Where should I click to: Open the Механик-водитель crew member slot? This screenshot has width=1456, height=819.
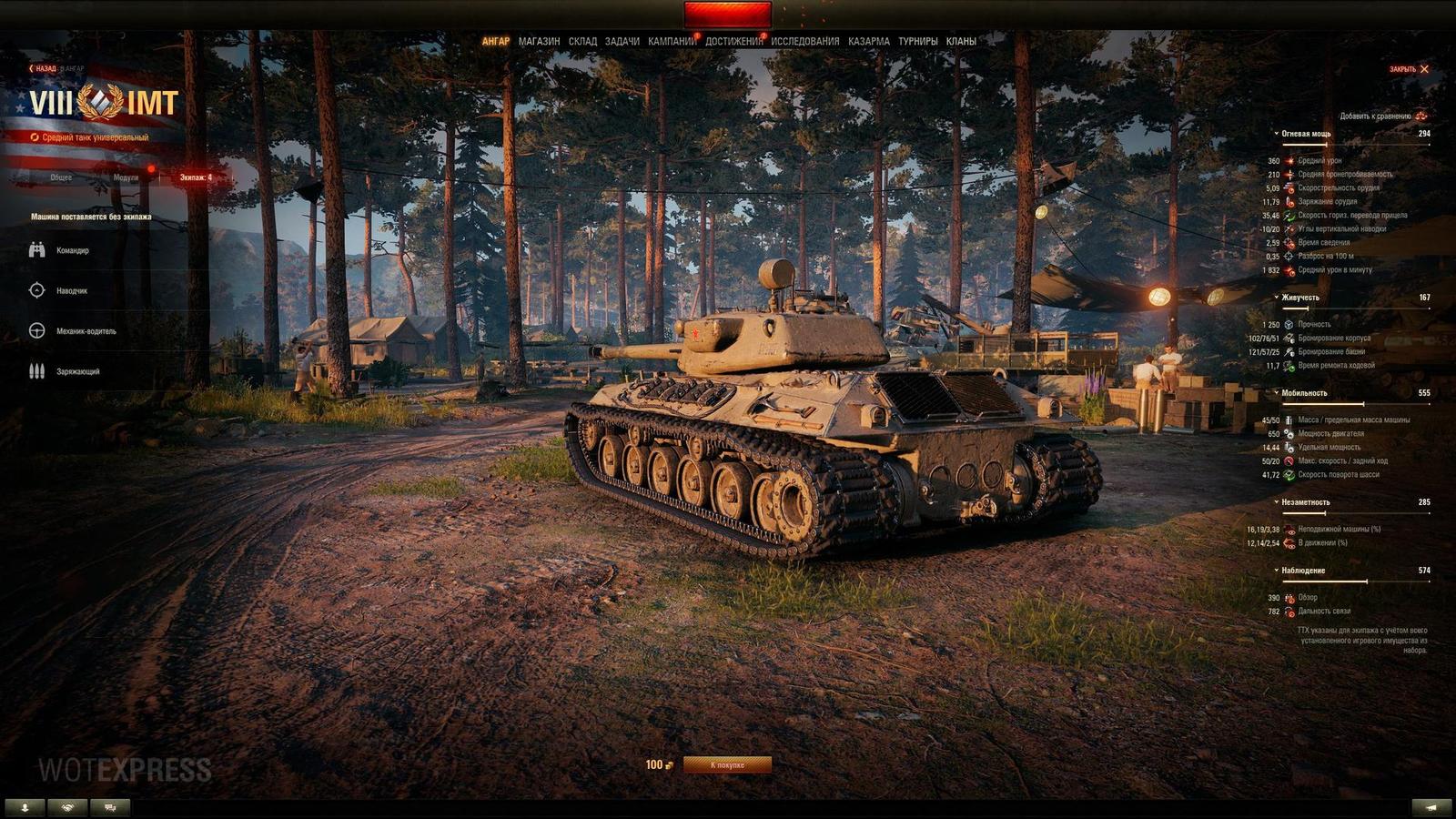click(36, 331)
